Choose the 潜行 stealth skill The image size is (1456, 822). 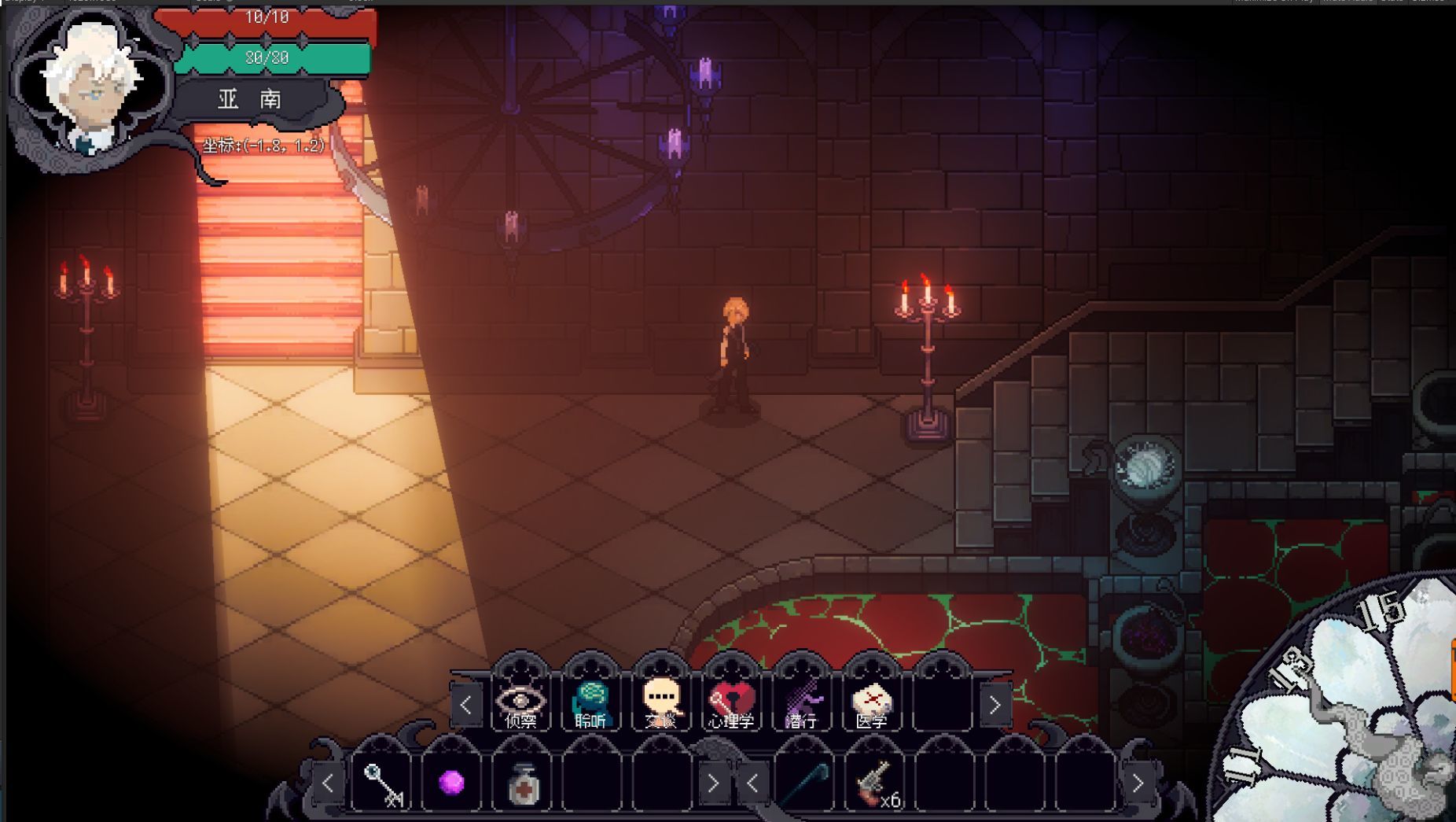pyautogui.click(x=801, y=702)
